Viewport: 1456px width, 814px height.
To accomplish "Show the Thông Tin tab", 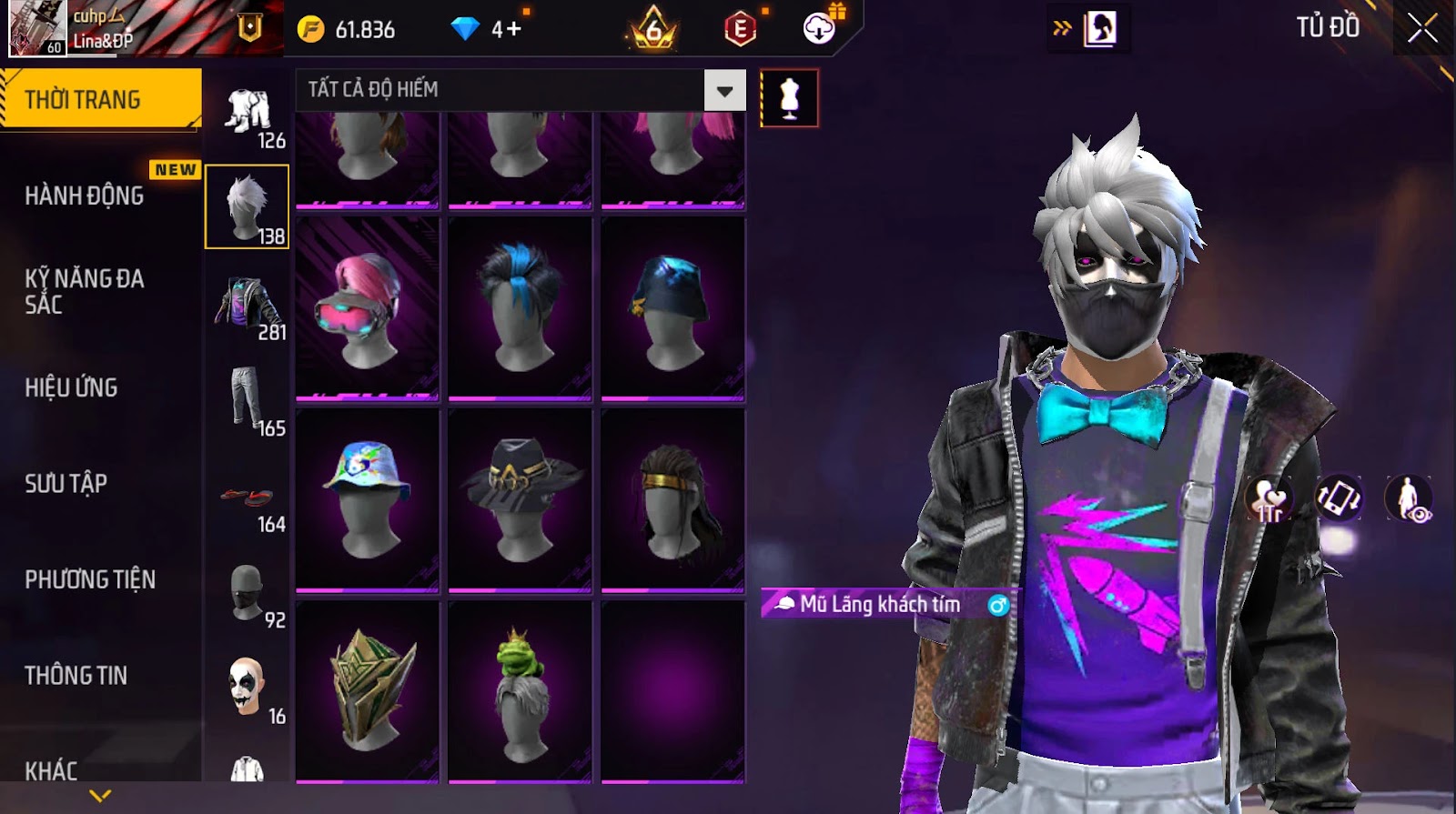I will click(76, 675).
